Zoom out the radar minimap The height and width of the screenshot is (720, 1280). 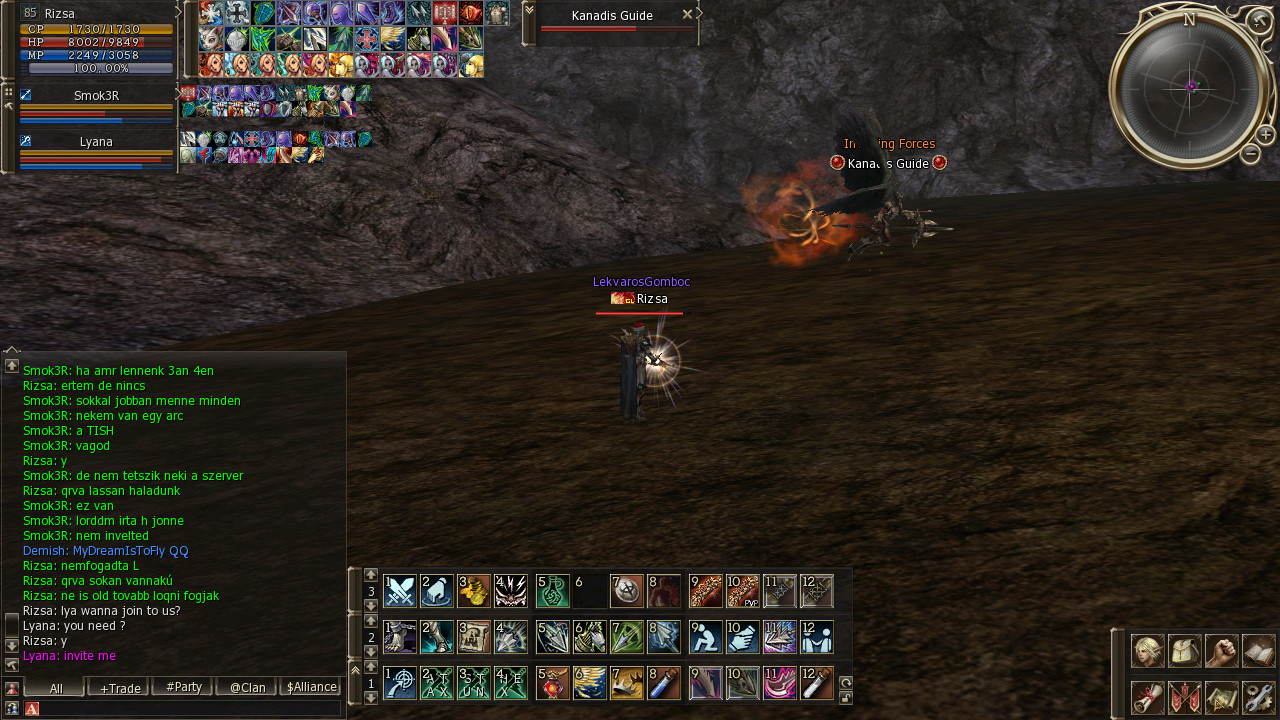[x=1250, y=154]
